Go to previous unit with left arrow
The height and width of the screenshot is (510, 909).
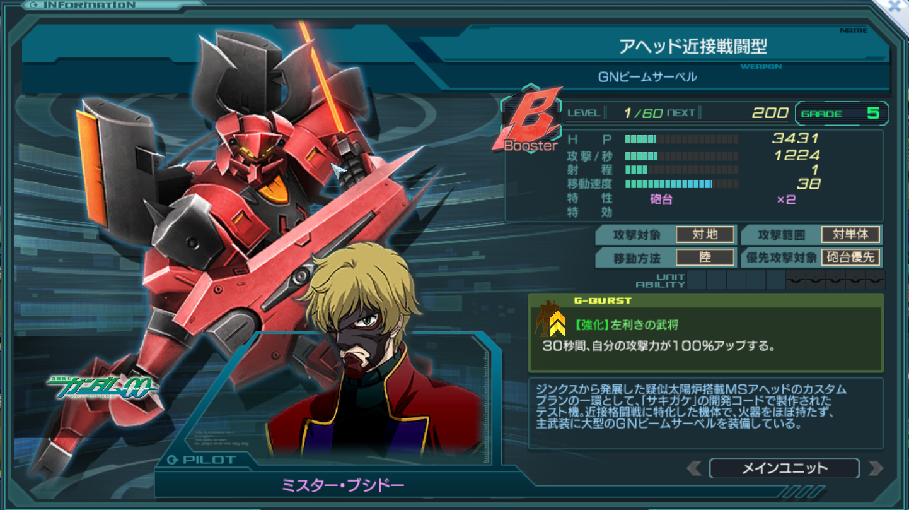click(x=692, y=468)
